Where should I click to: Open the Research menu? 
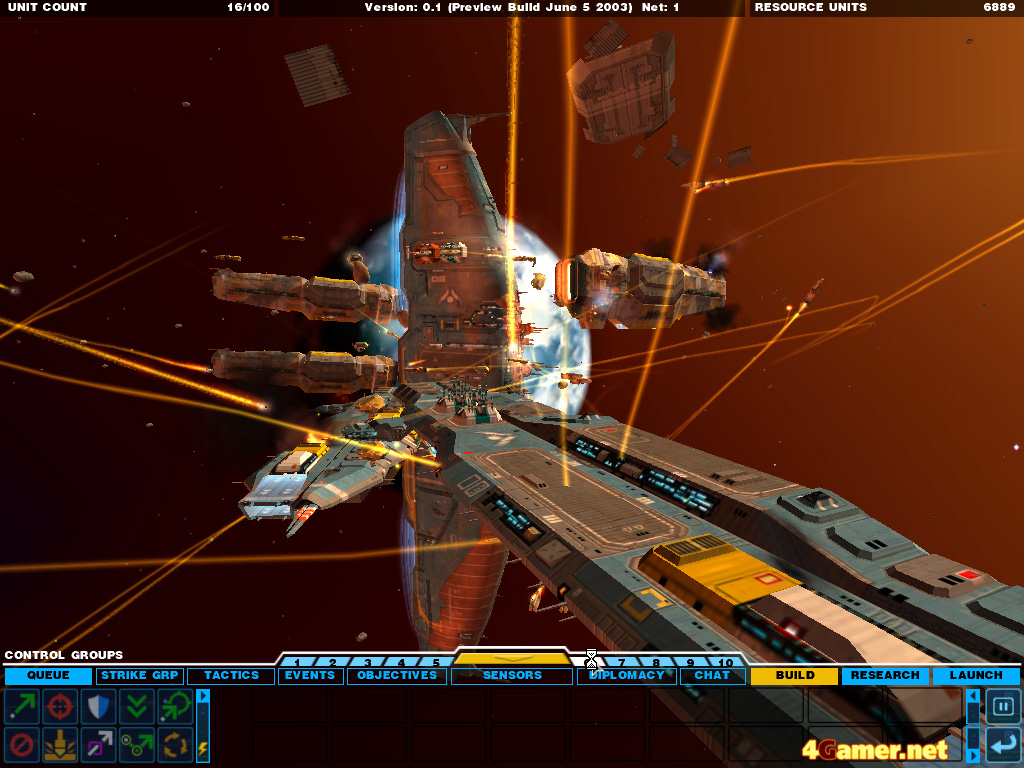tap(885, 676)
